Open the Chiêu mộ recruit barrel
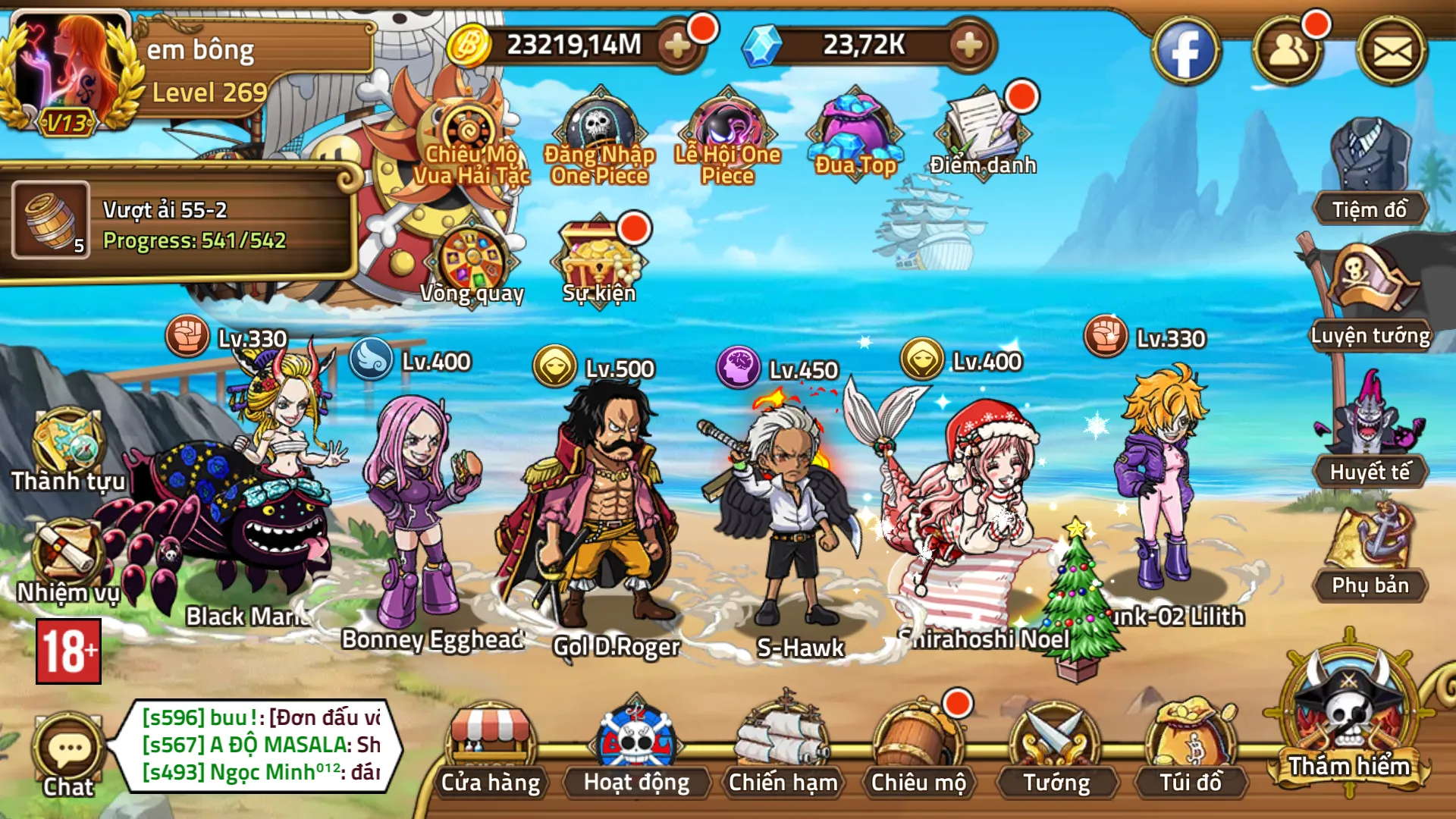The height and width of the screenshot is (819, 1456). coord(918,747)
